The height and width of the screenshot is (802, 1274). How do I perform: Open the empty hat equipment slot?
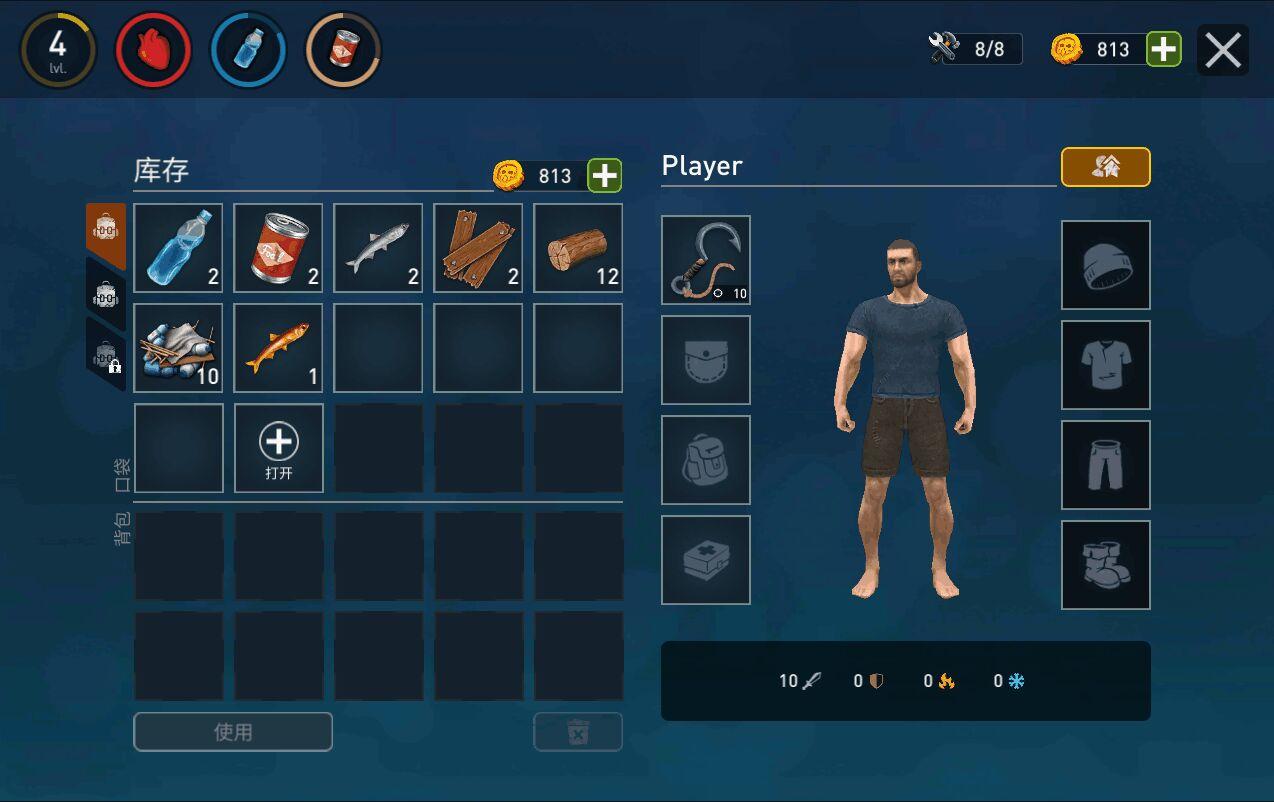1106,265
